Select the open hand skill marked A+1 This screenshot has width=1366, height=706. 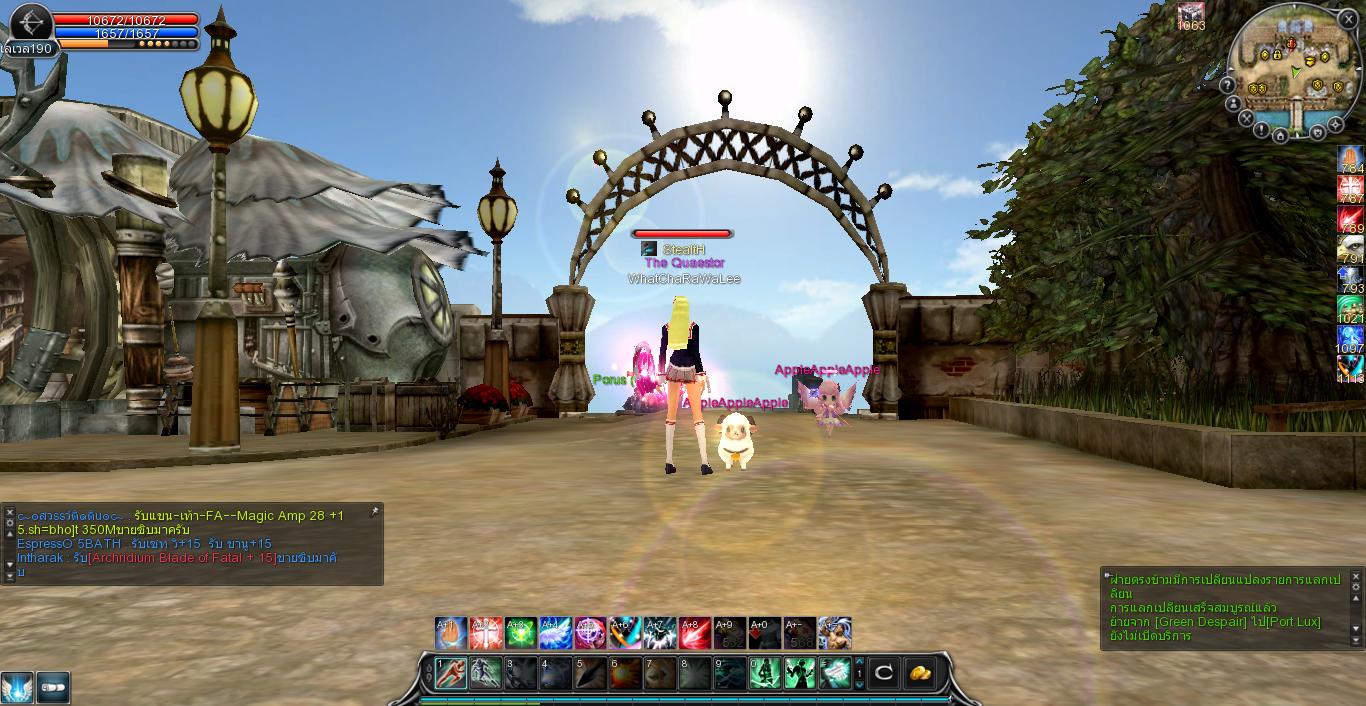[451, 633]
